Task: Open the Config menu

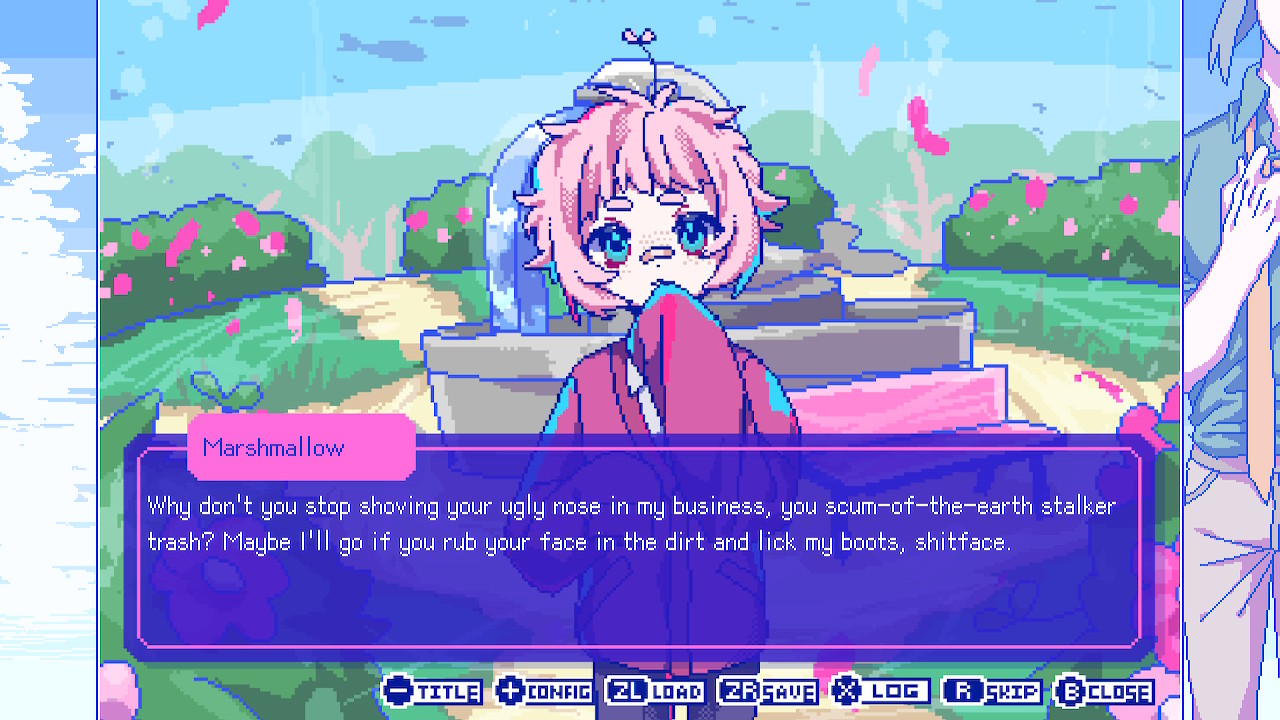Action: pos(545,691)
